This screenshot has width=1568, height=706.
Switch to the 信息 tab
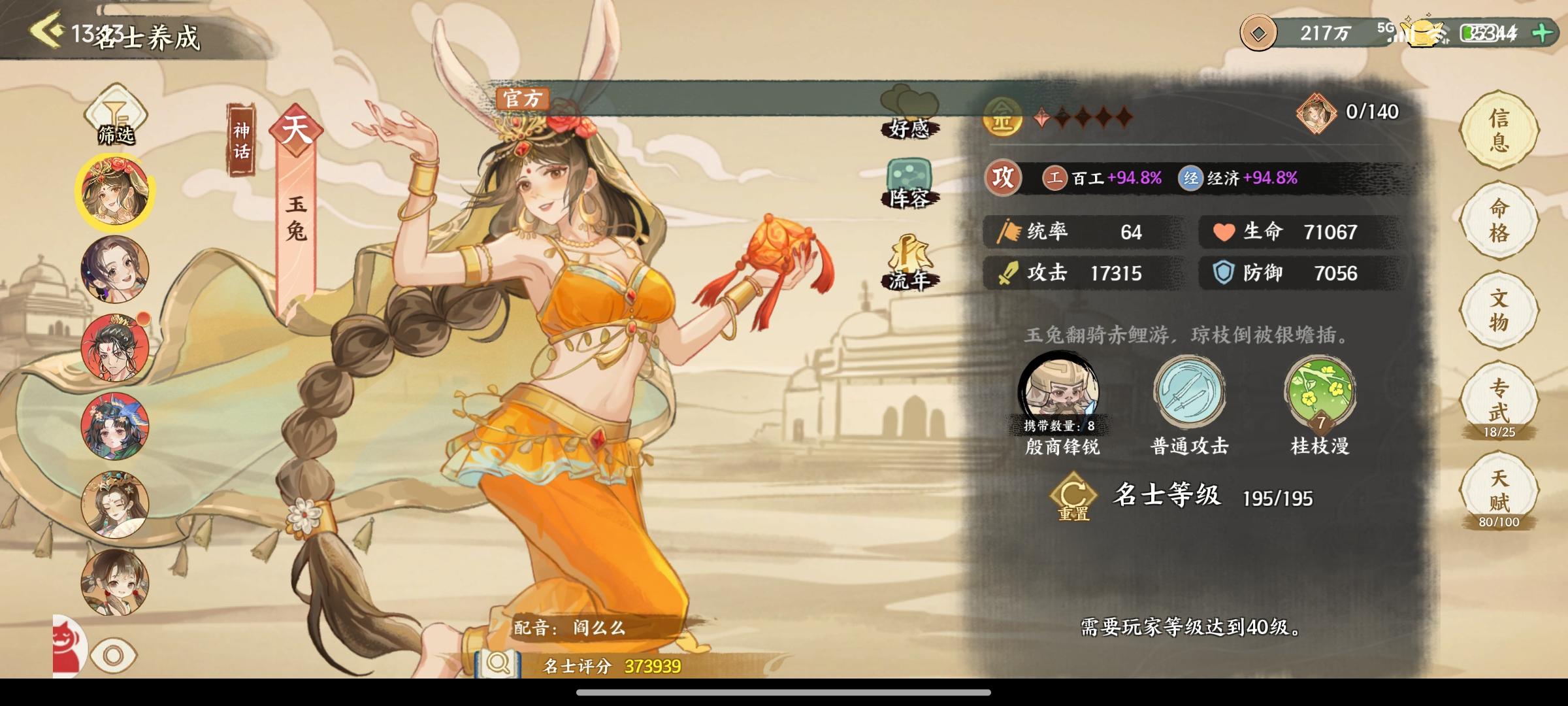[x=1498, y=129]
